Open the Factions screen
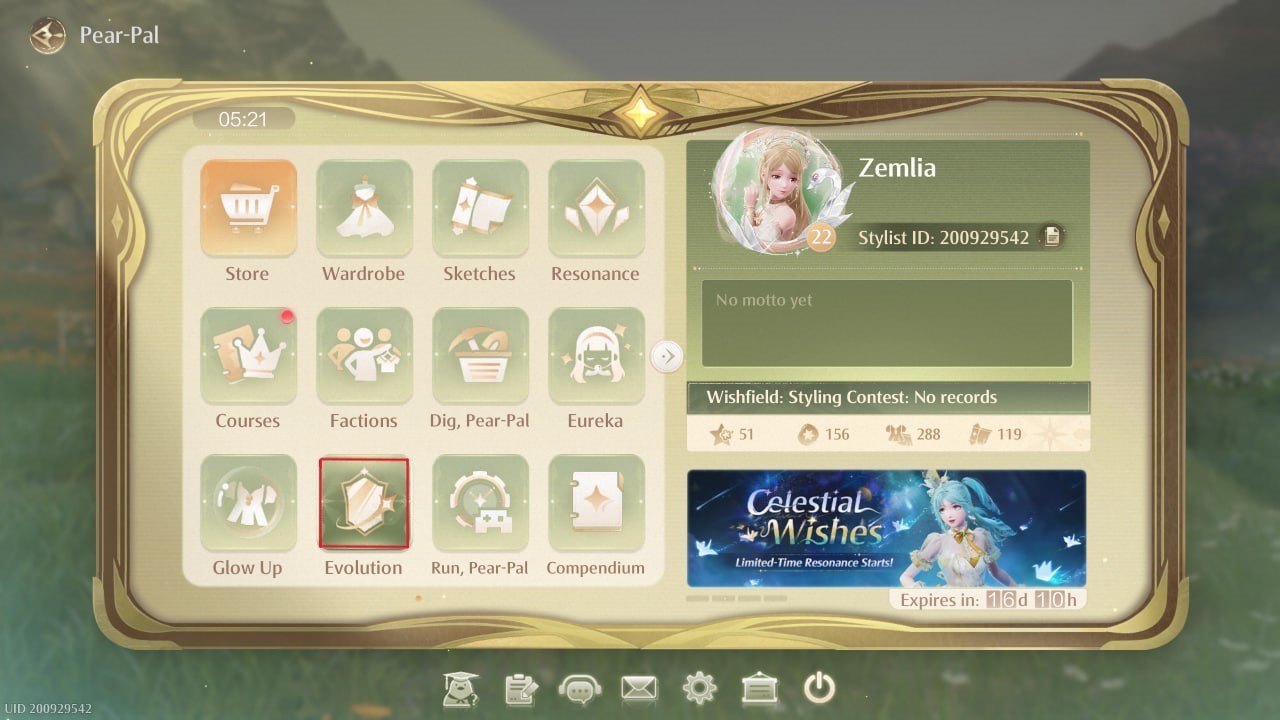The image size is (1280, 720). pyautogui.click(x=363, y=354)
